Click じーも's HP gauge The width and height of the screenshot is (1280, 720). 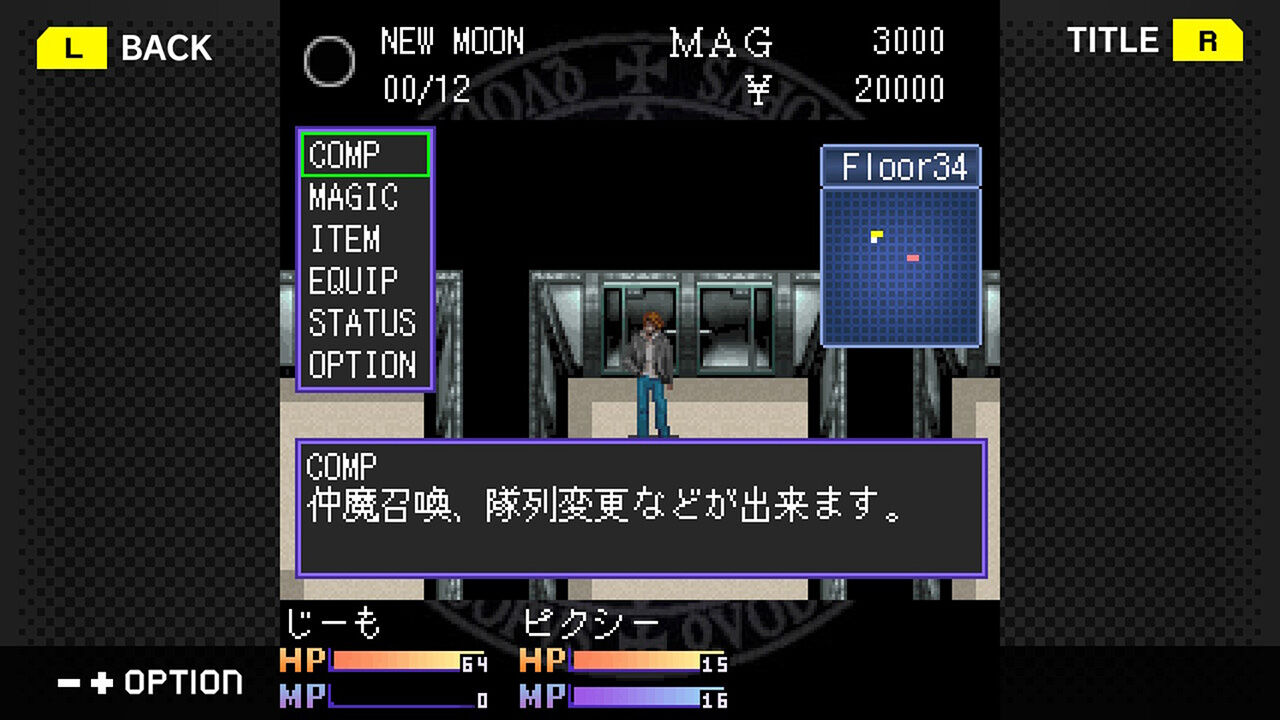click(395, 661)
